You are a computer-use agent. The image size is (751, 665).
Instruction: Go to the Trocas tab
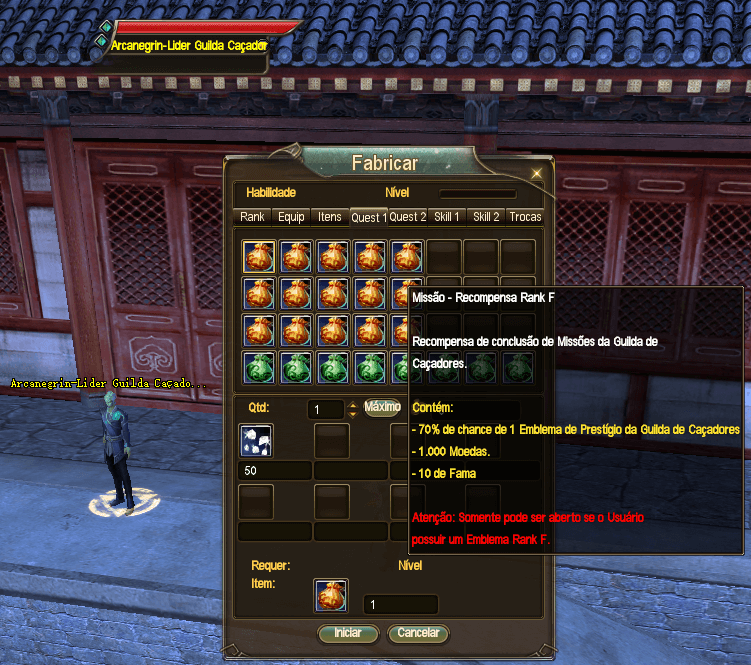point(525,217)
